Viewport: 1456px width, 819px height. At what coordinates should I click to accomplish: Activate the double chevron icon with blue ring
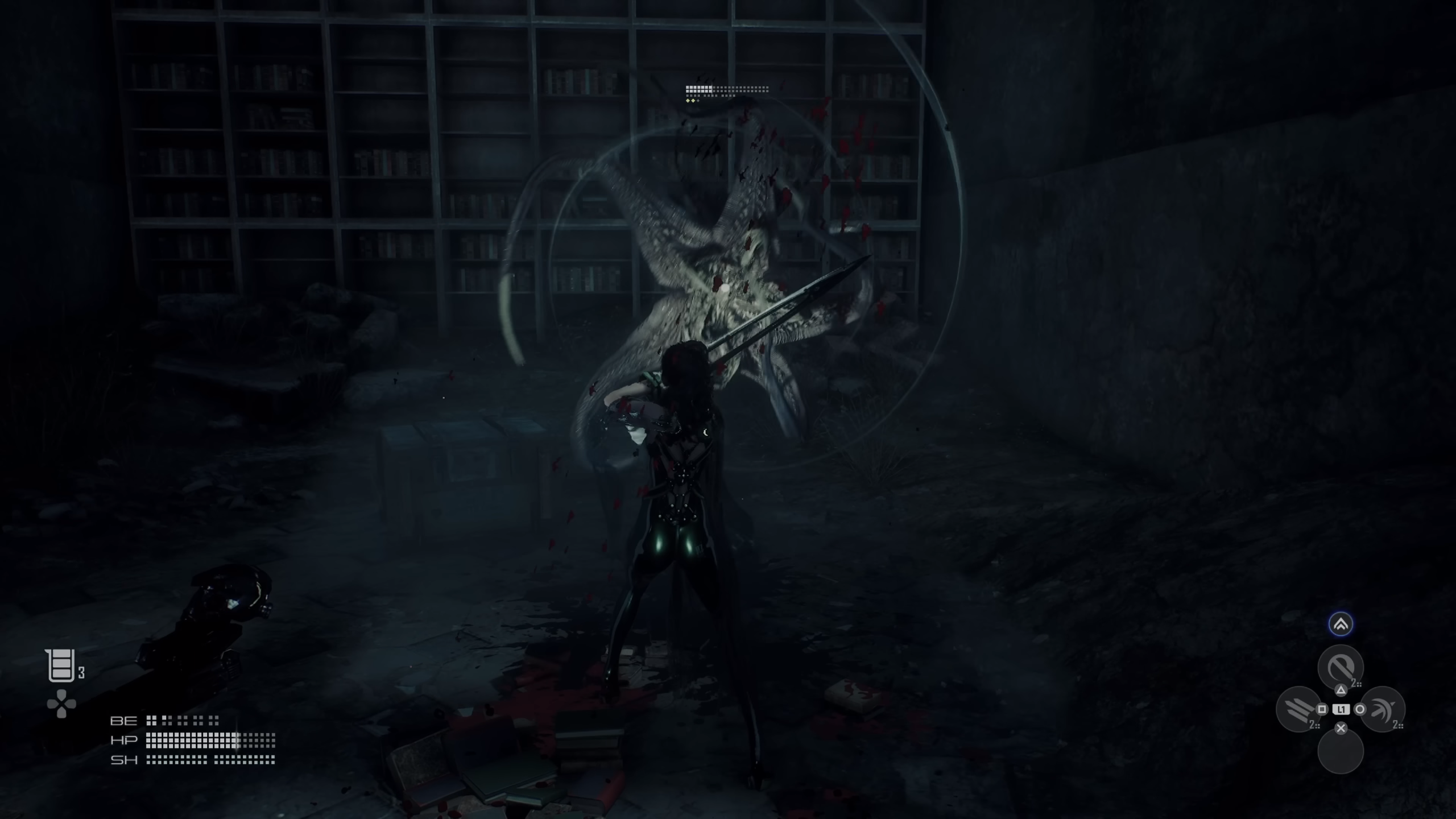click(x=1341, y=624)
